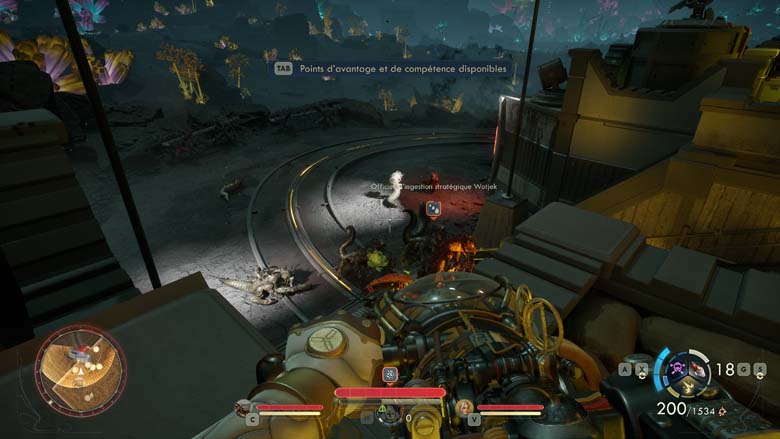Open the circular minimap radar
The height and width of the screenshot is (439, 780).
[80, 369]
